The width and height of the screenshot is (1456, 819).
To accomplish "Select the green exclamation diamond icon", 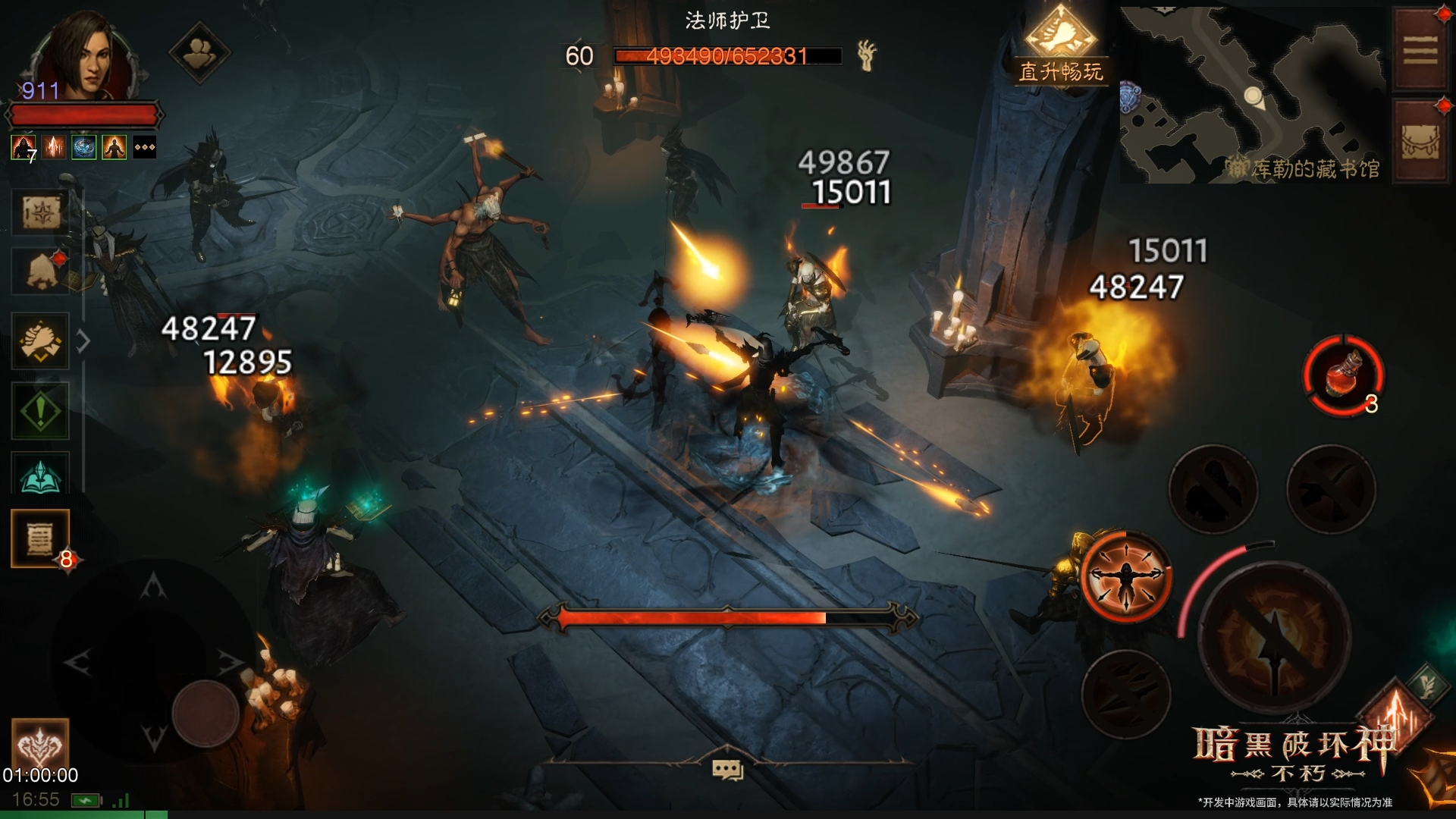I will click(x=40, y=411).
